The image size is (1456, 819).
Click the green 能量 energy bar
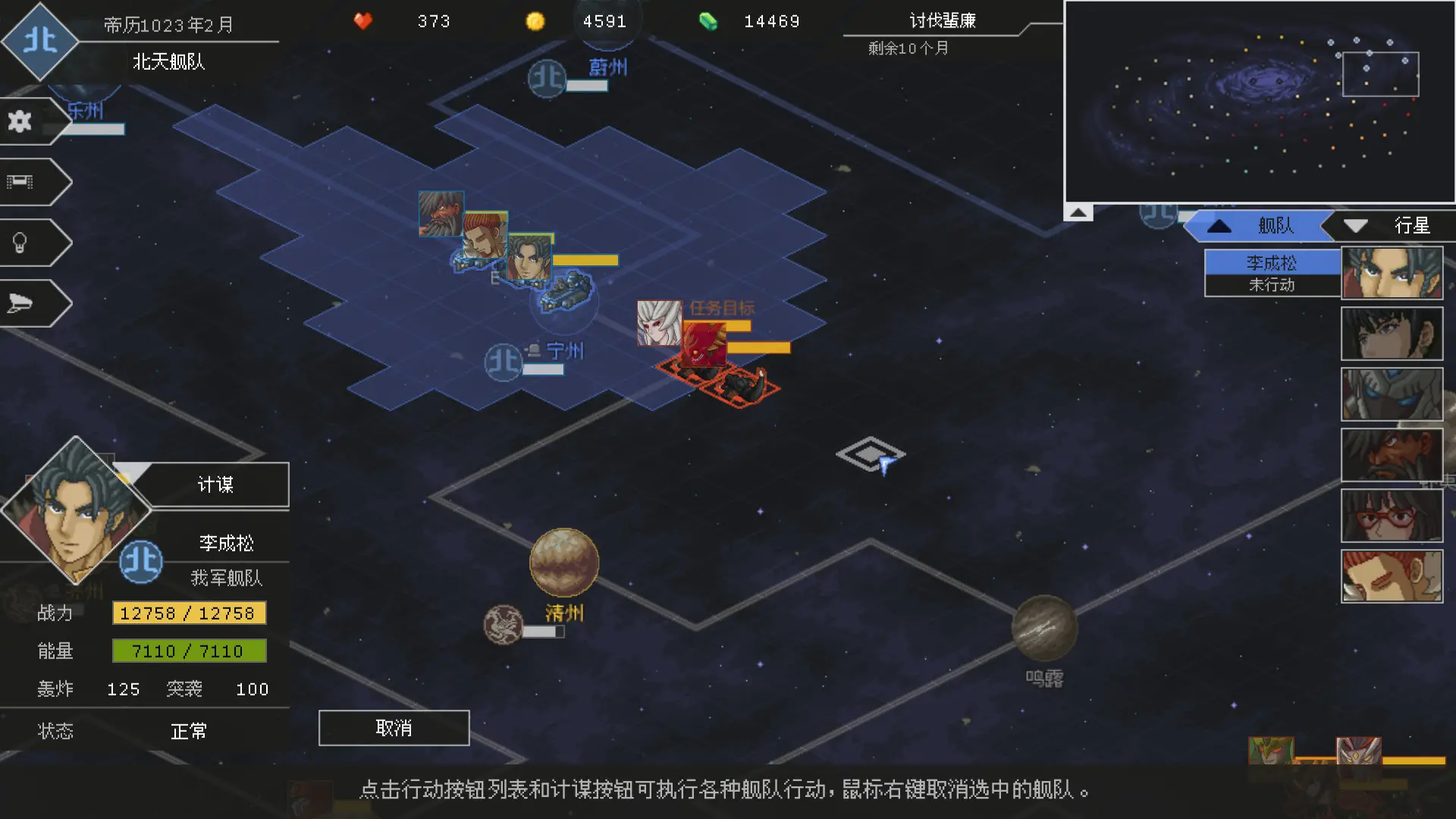point(189,651)
